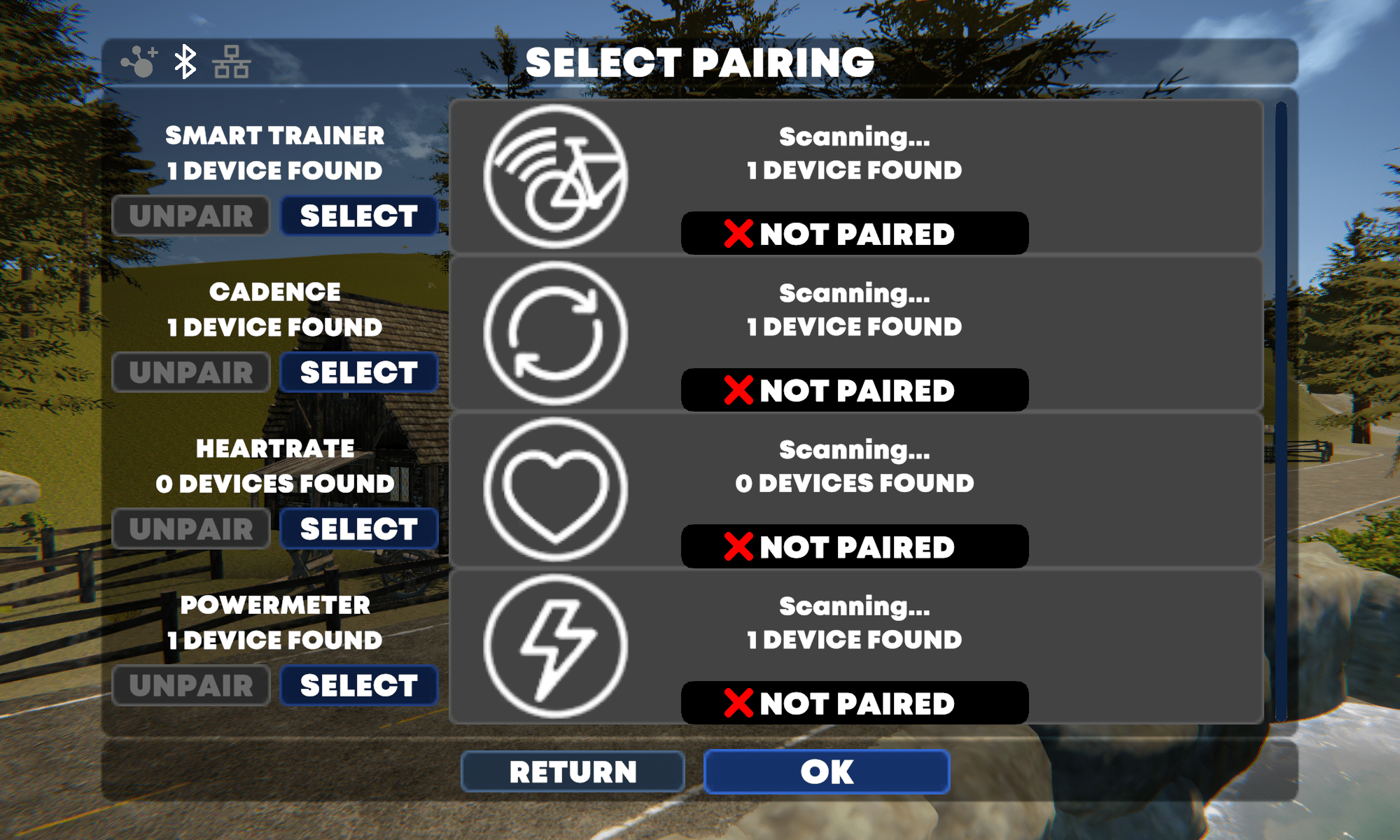Unpair the smart trainer
Image resolution: width=1400 pixels, height=840 pixels.
tap(190, 216)
